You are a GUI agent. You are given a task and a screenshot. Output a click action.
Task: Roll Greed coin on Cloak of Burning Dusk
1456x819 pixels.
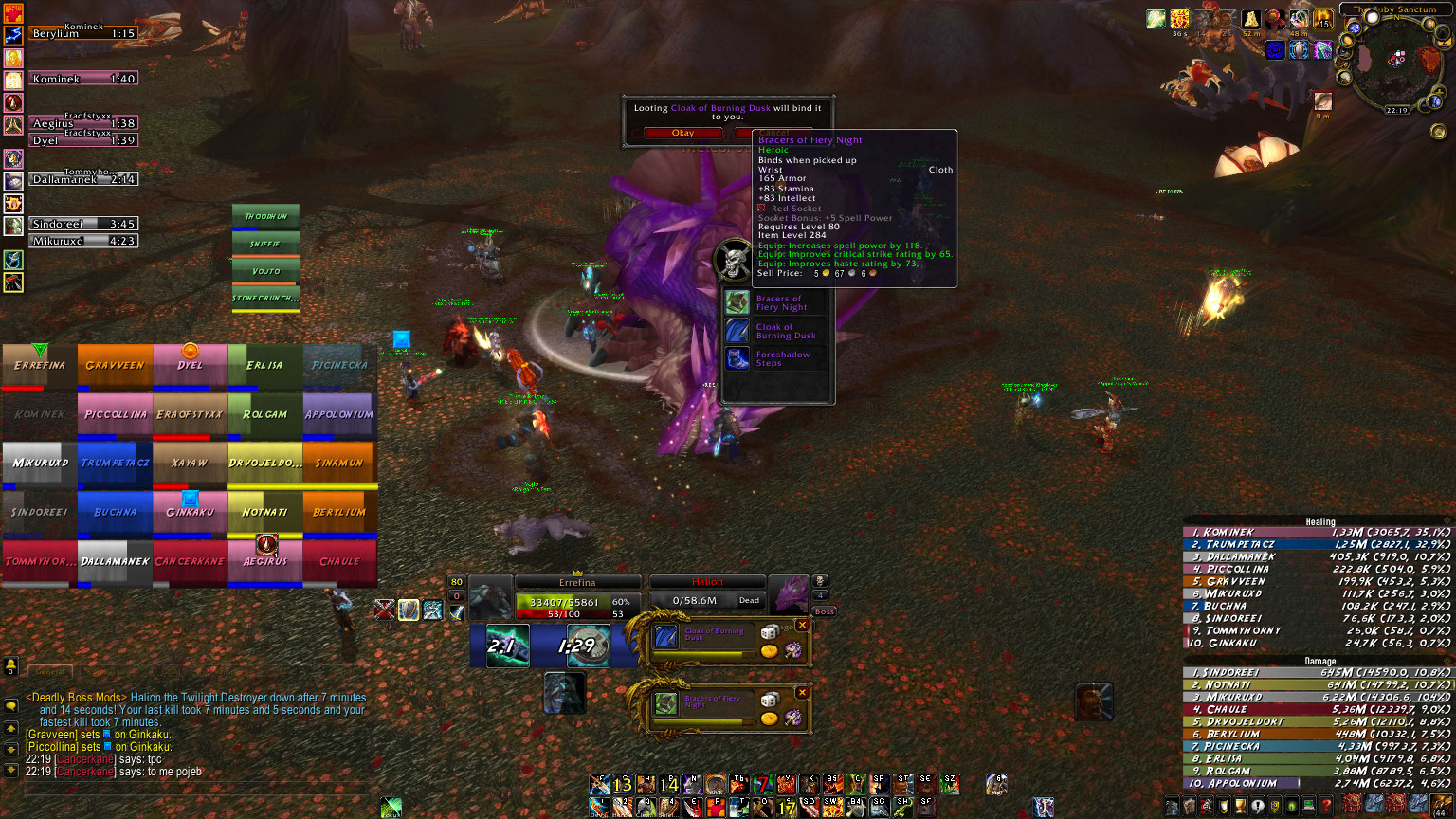click(770, 651)
